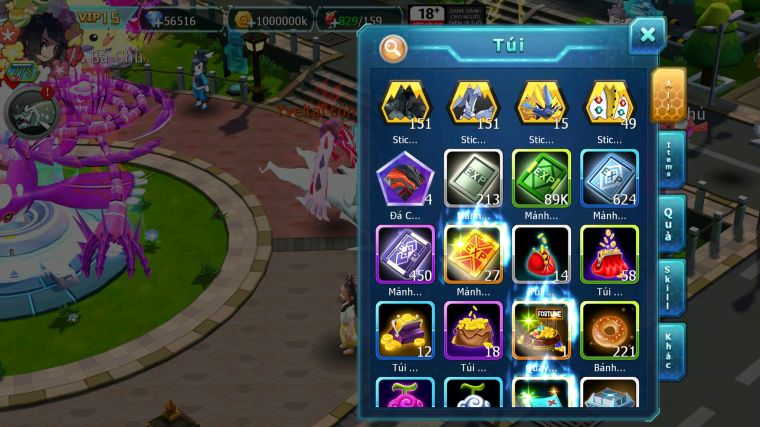The height and width of the screenshot is (427, 760).
Task: Choose the blue EXP card with 624
Action: pyautogui.click(x=609, y=179)
